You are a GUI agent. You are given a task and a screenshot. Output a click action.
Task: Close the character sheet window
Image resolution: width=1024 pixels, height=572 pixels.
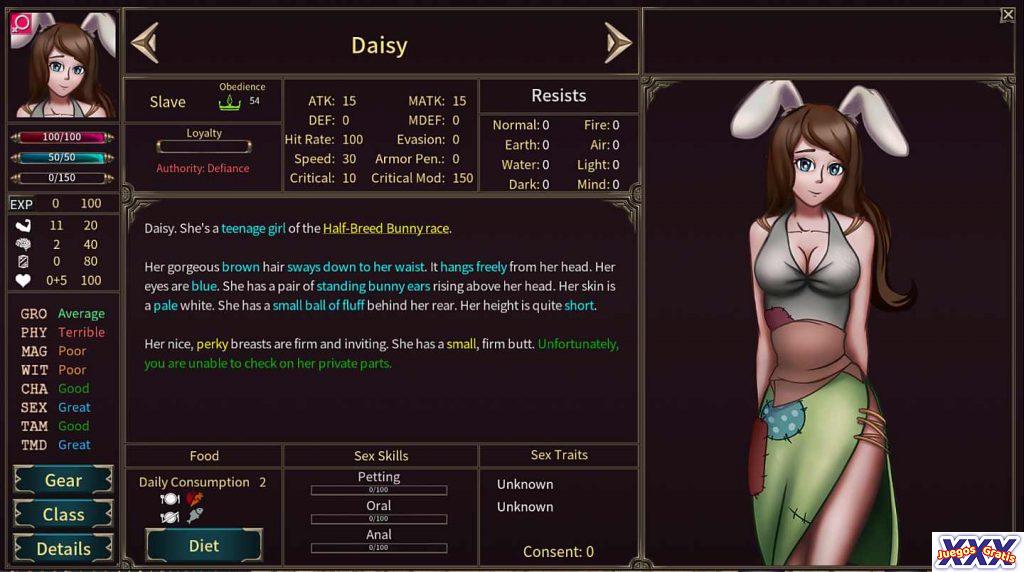1007,15
